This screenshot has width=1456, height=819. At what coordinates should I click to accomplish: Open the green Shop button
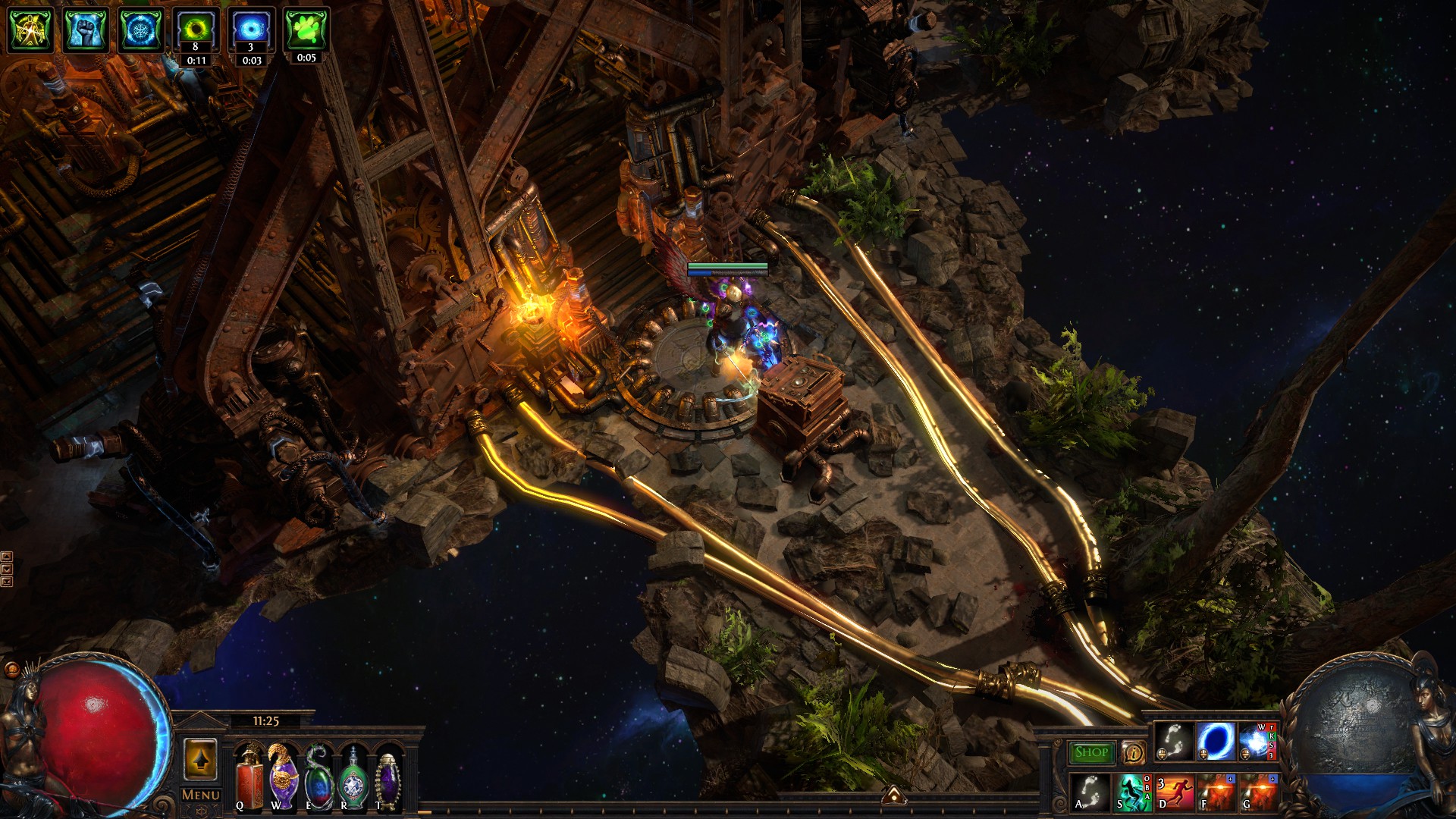pos(1091,752)
